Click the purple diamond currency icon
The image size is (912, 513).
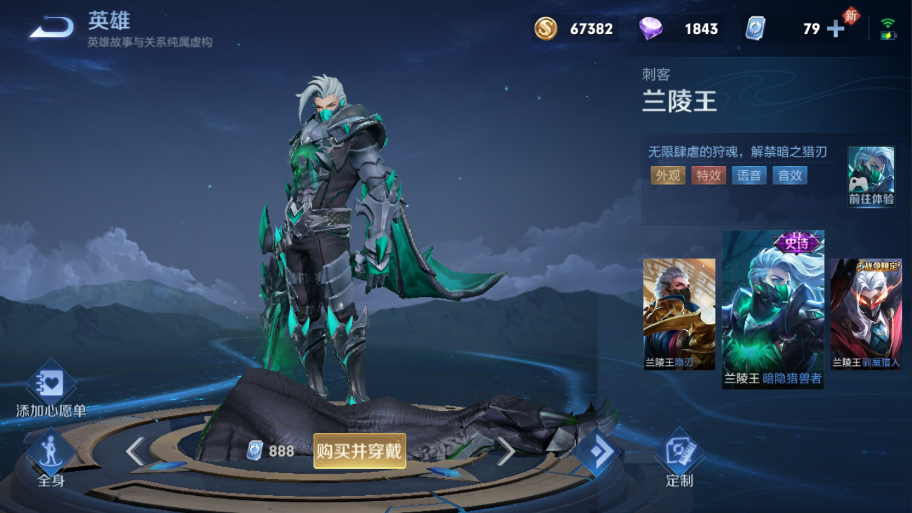pyautogui.click(x=651, y=29)
